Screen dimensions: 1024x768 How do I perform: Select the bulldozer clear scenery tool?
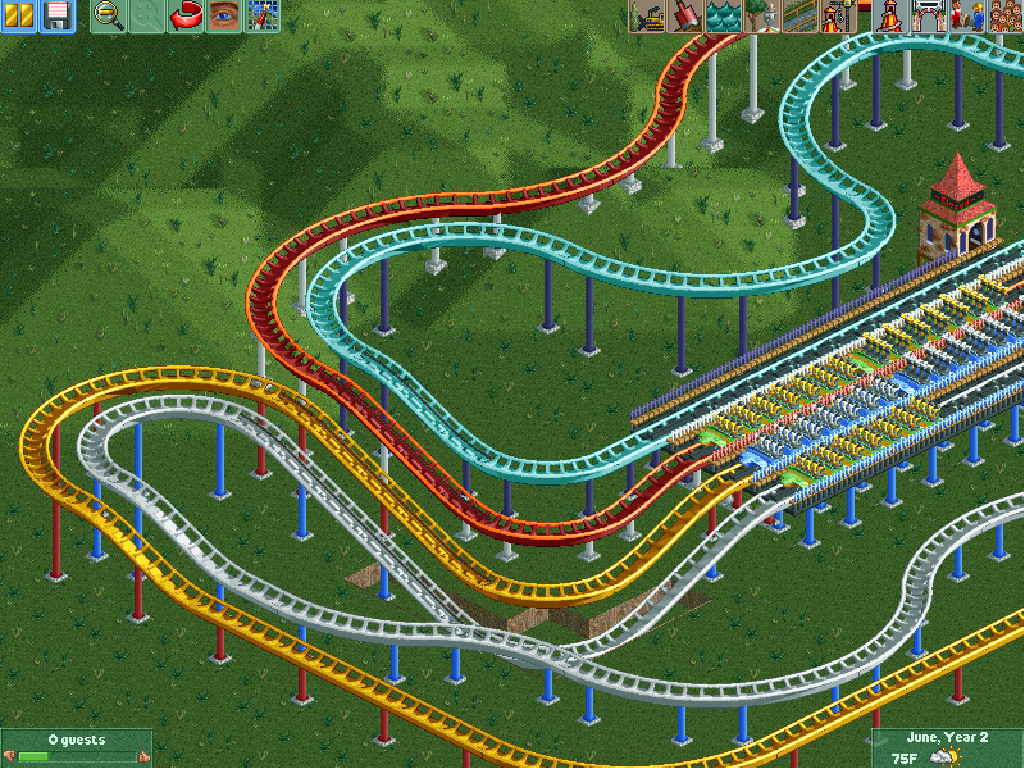[x=648, y=16]
